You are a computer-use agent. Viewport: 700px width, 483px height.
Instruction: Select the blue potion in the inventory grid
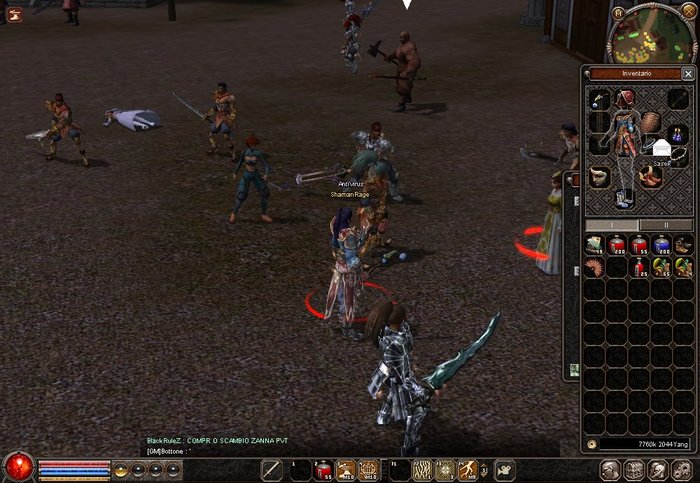pyautogui.click(x=661, y=245)
